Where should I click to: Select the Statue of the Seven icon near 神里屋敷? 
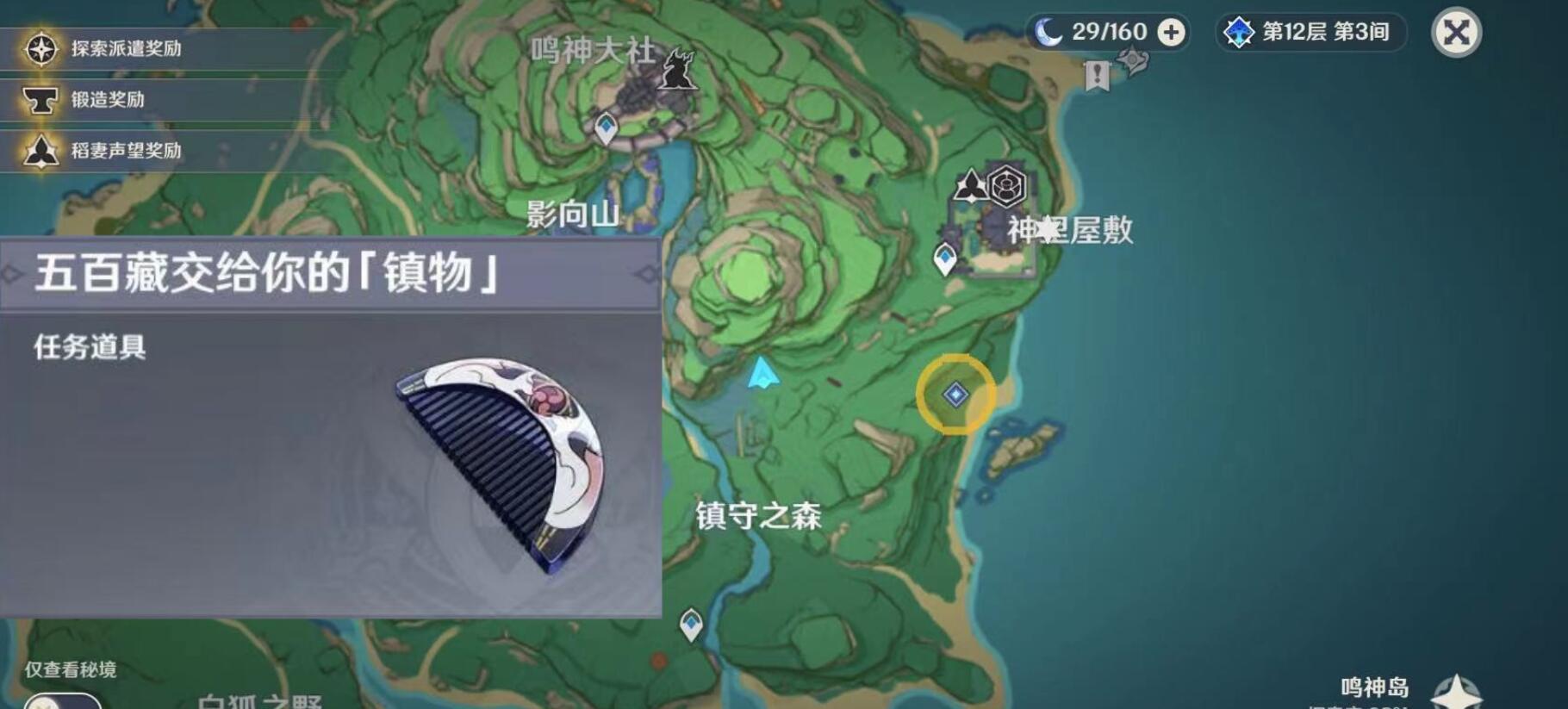[969, 182]
